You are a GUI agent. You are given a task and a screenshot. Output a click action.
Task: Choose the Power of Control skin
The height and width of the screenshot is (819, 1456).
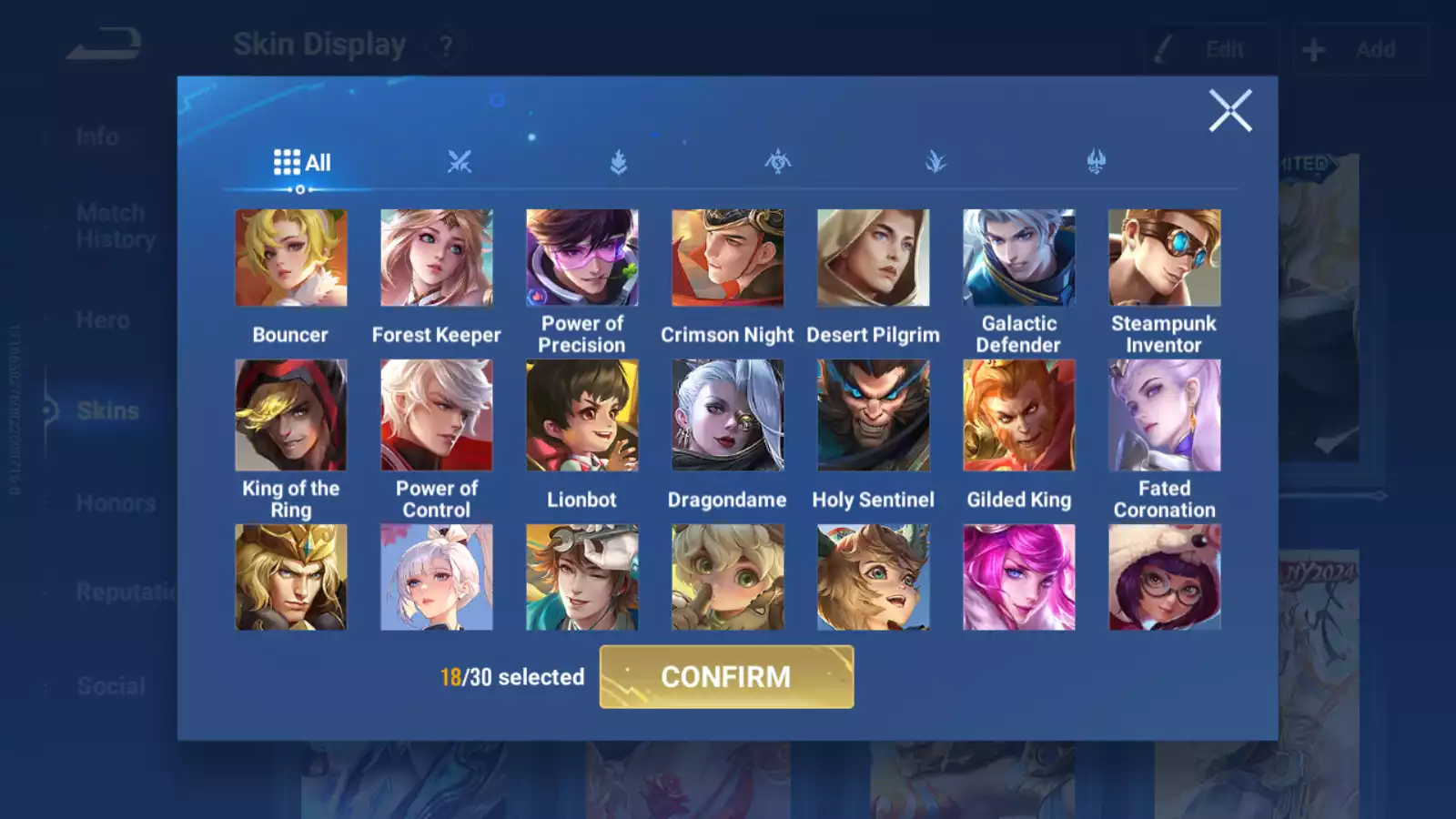click(x=436, y=415)
